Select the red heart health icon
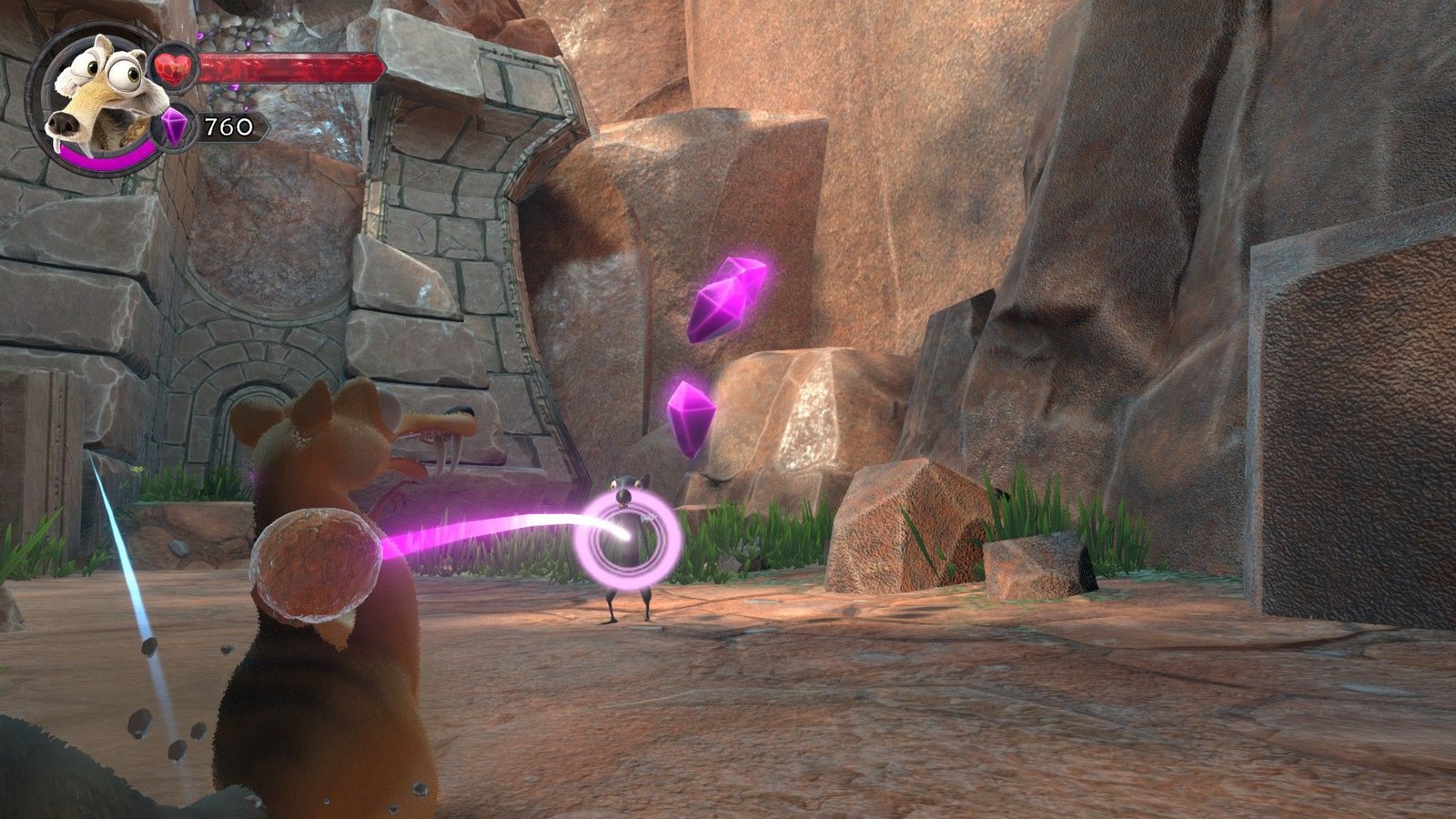The width and height of the screenshot is (1456, 819). pos(175,67)
